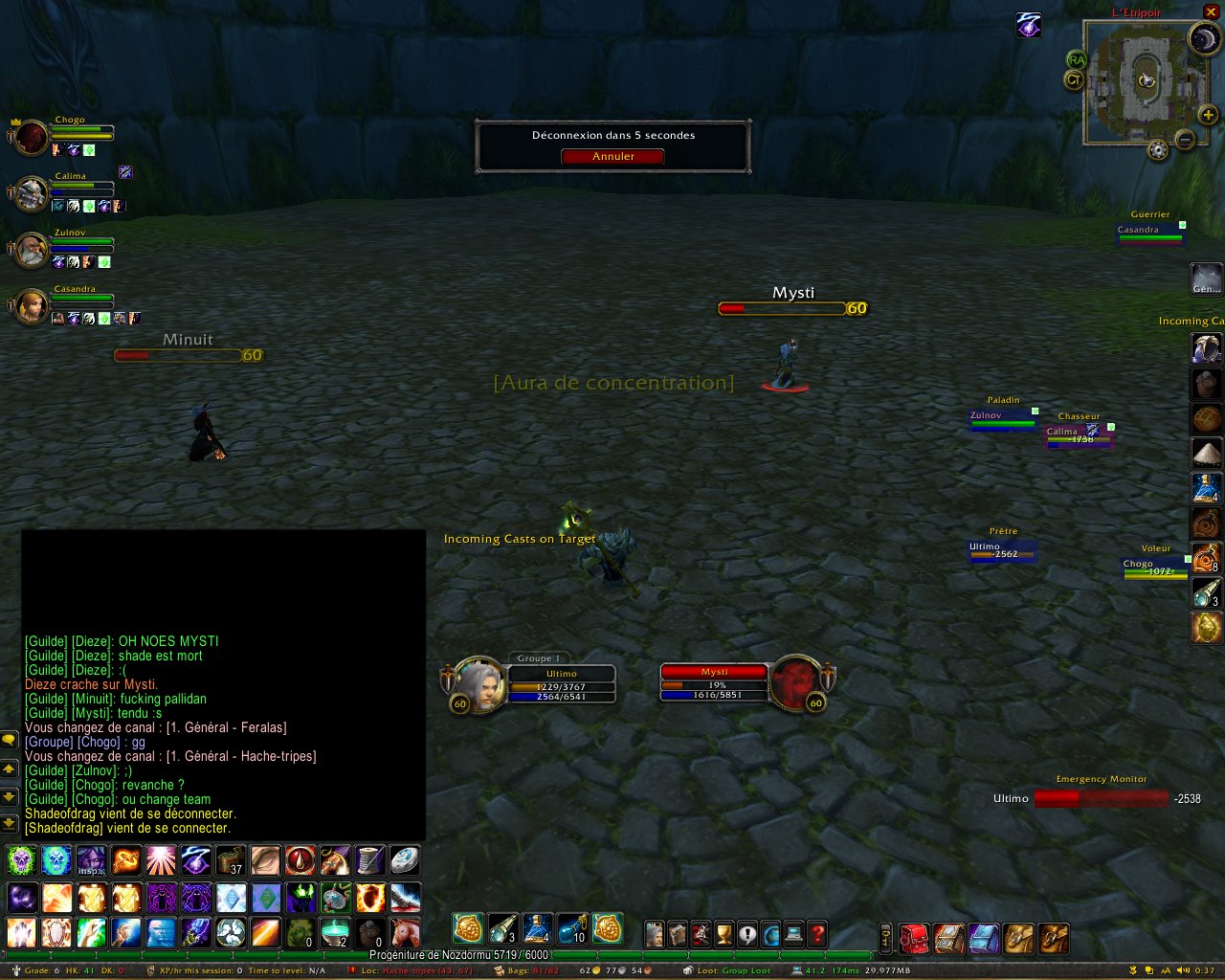Open the red backpack bag slot
Viewport: 1225px width, 980px height.
(914, 938)
